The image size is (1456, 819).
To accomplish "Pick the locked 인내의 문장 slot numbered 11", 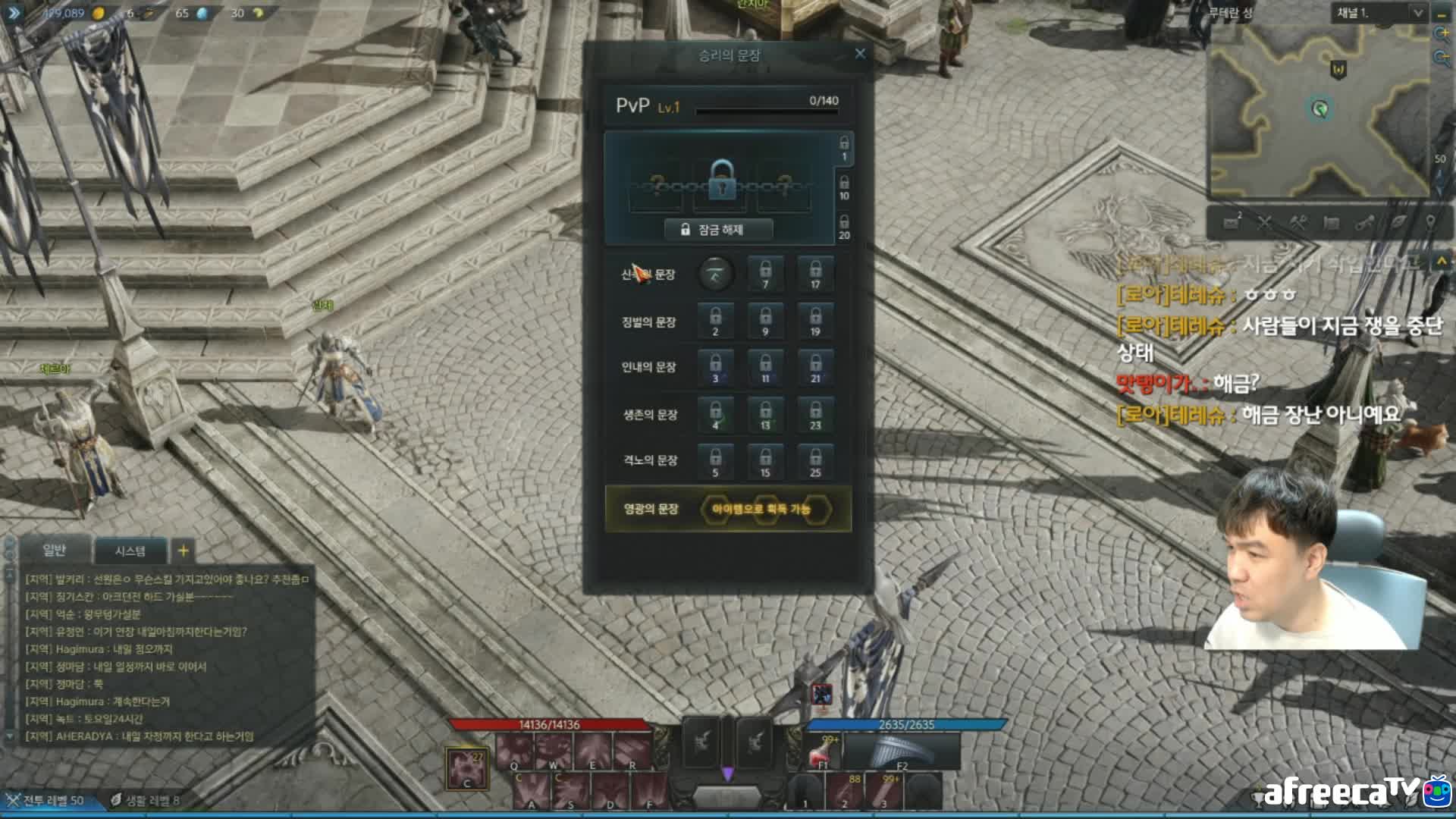I will pos(765,368).
